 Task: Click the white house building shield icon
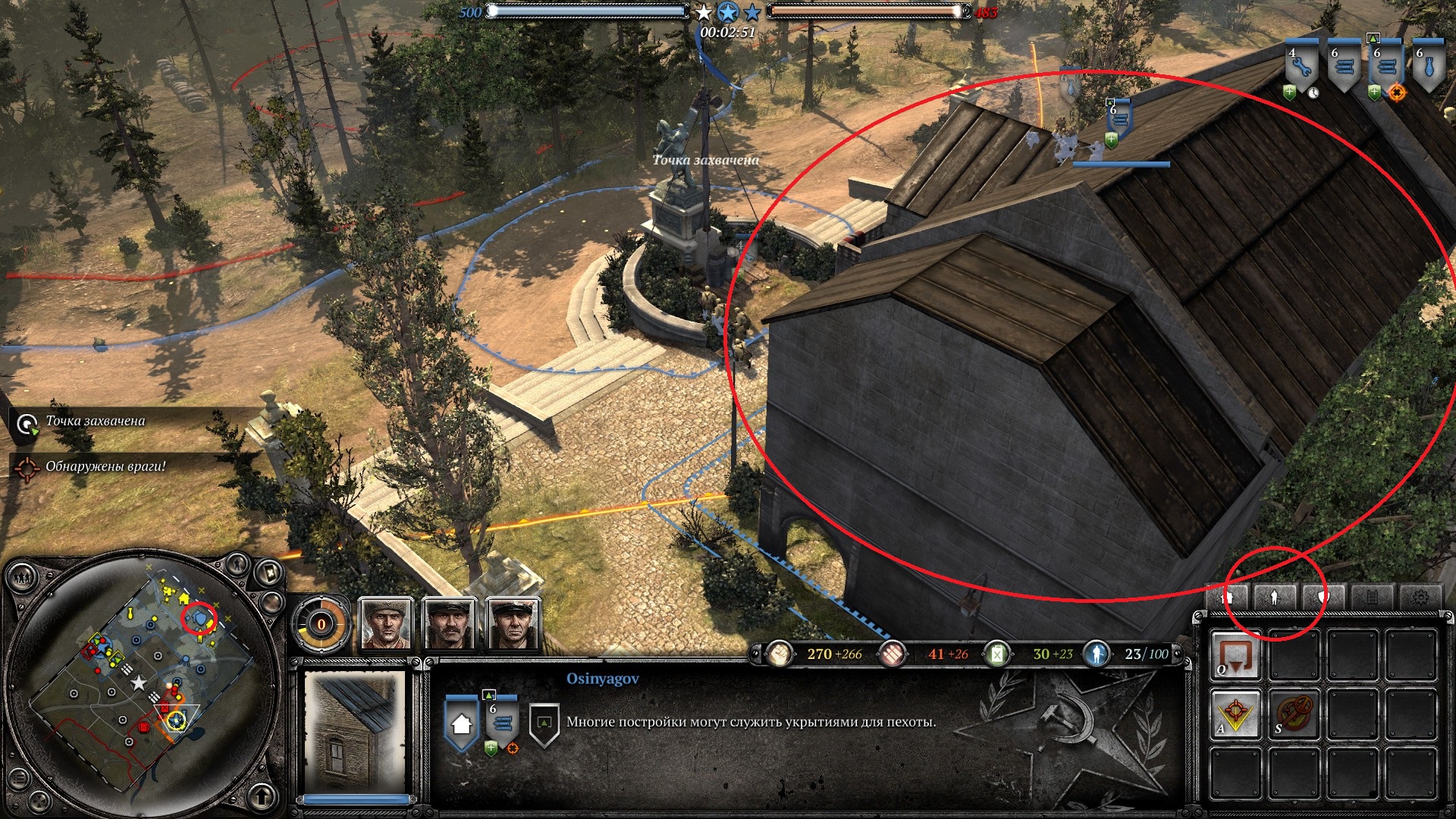click(x=461, y=723)
